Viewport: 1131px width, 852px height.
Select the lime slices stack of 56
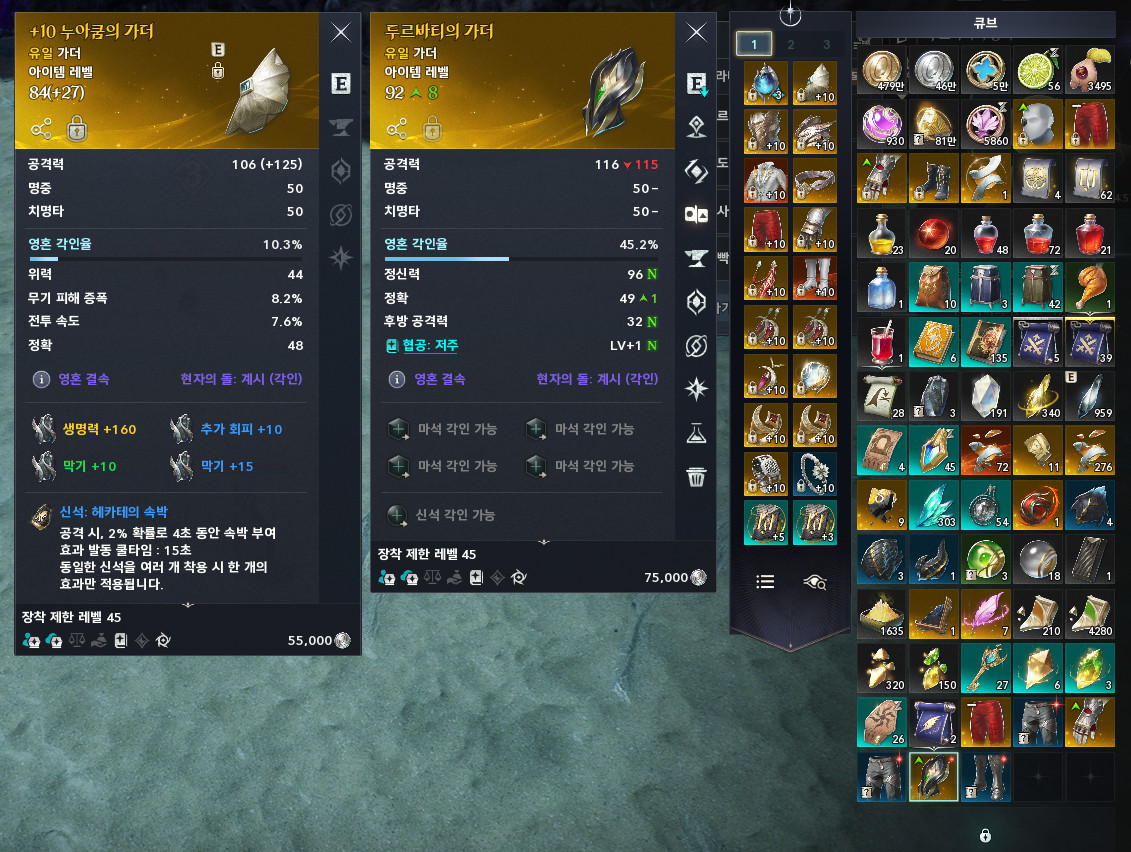coord(1038,71)
